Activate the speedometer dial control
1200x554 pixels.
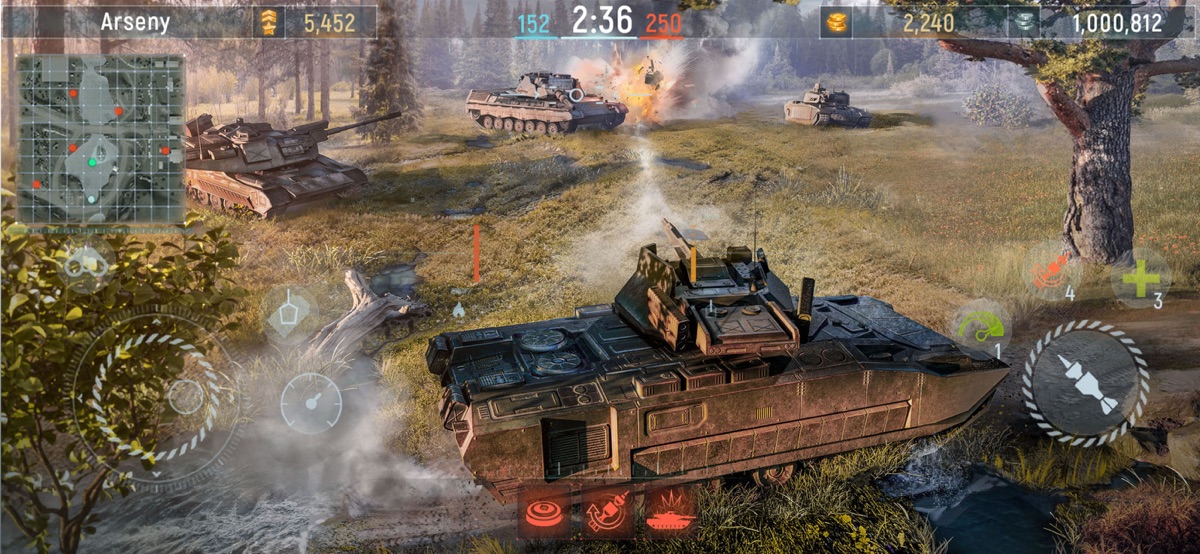311,403
